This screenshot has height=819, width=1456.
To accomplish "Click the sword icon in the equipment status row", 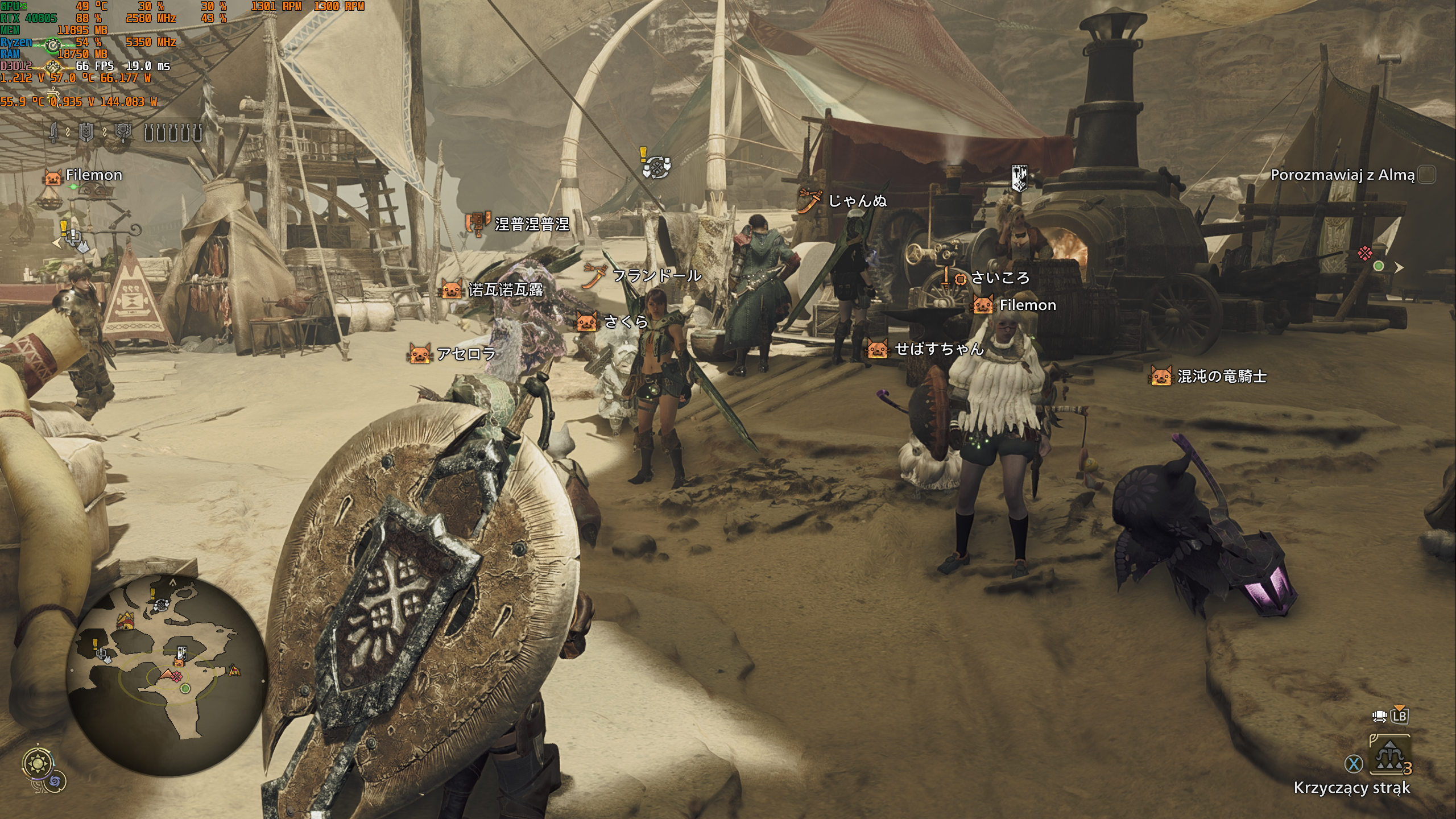I will 54,133.
